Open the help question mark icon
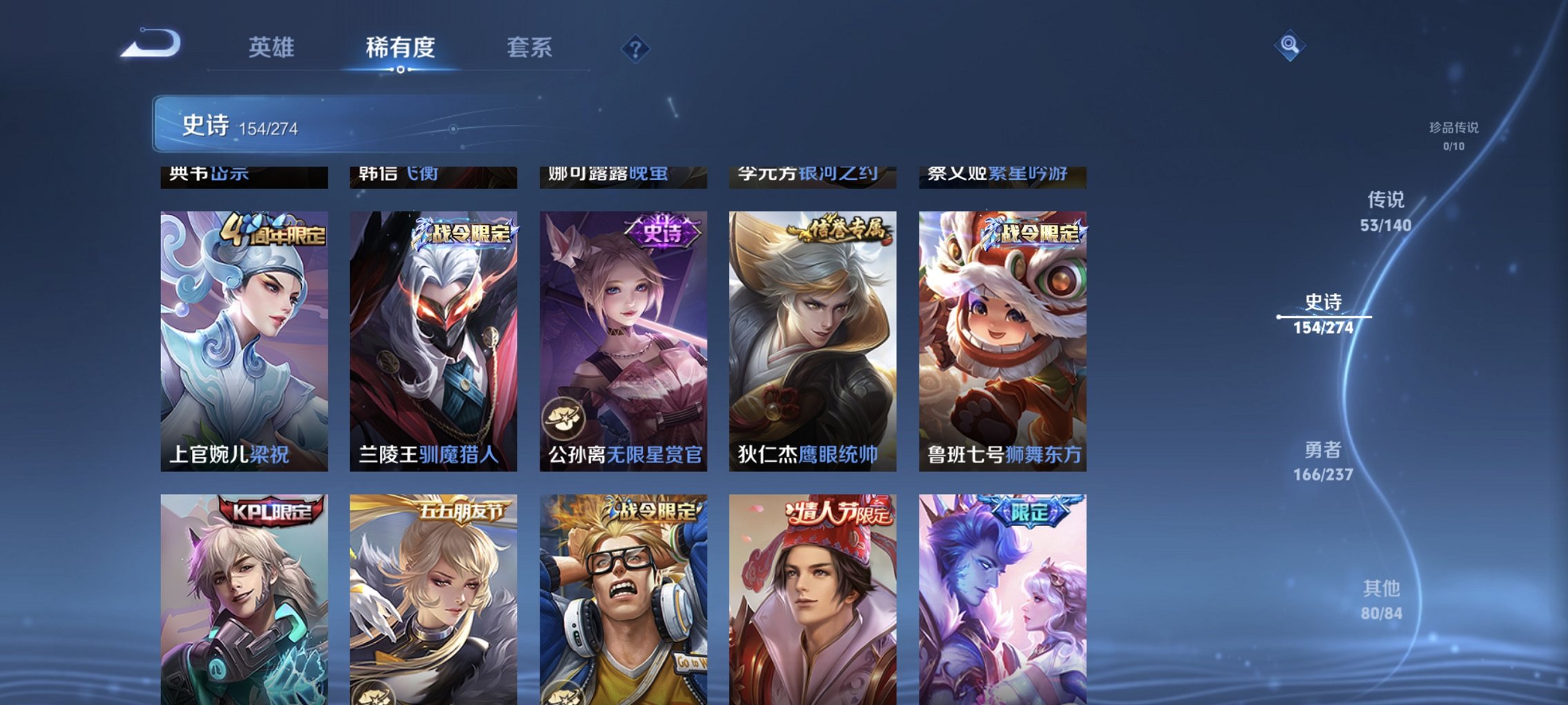This screenshot has height=705, width=1568. coord(635,48)
